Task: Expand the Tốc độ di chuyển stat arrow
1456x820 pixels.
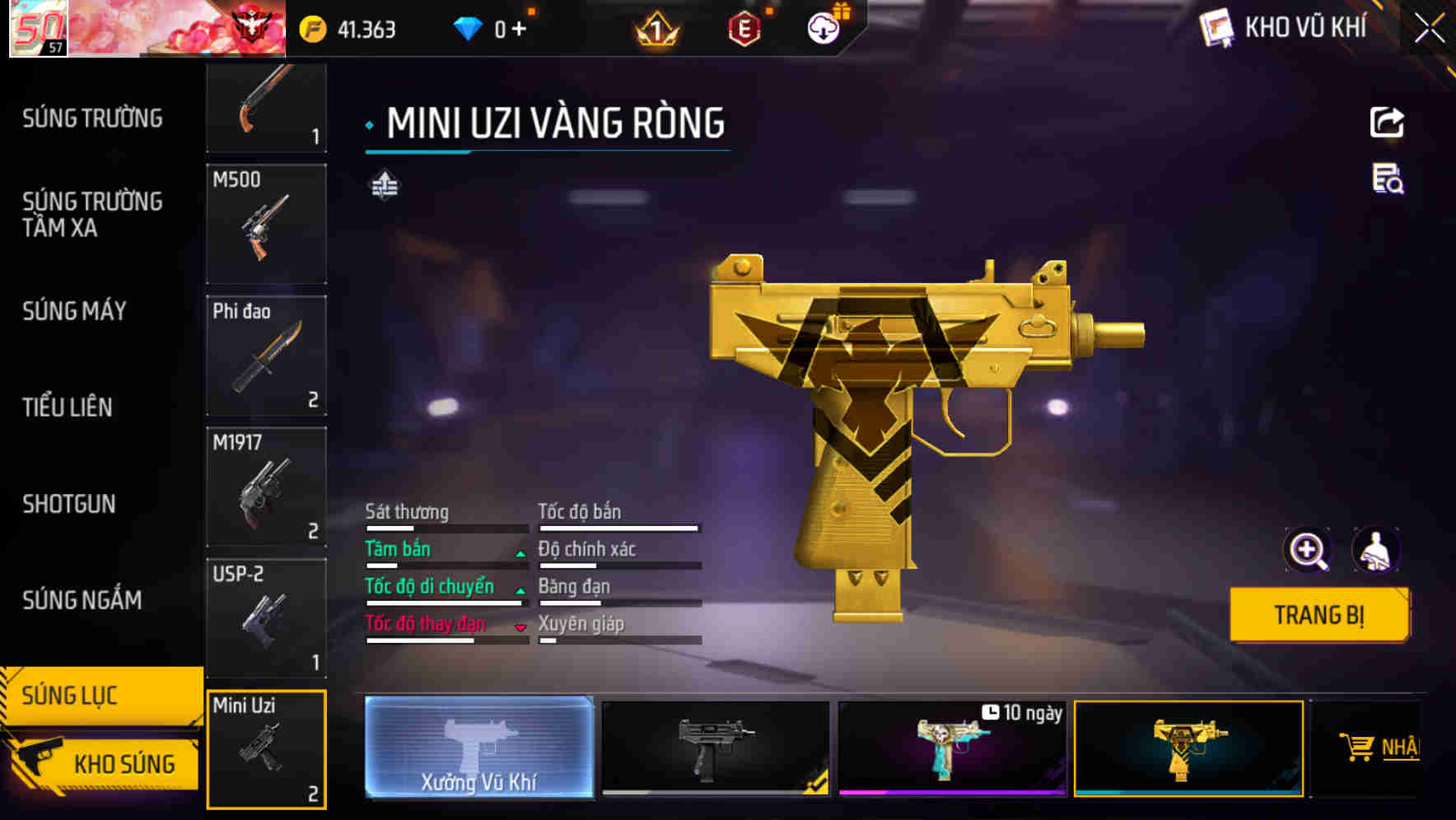Action: pyautogui.click(x=520, y=592)
